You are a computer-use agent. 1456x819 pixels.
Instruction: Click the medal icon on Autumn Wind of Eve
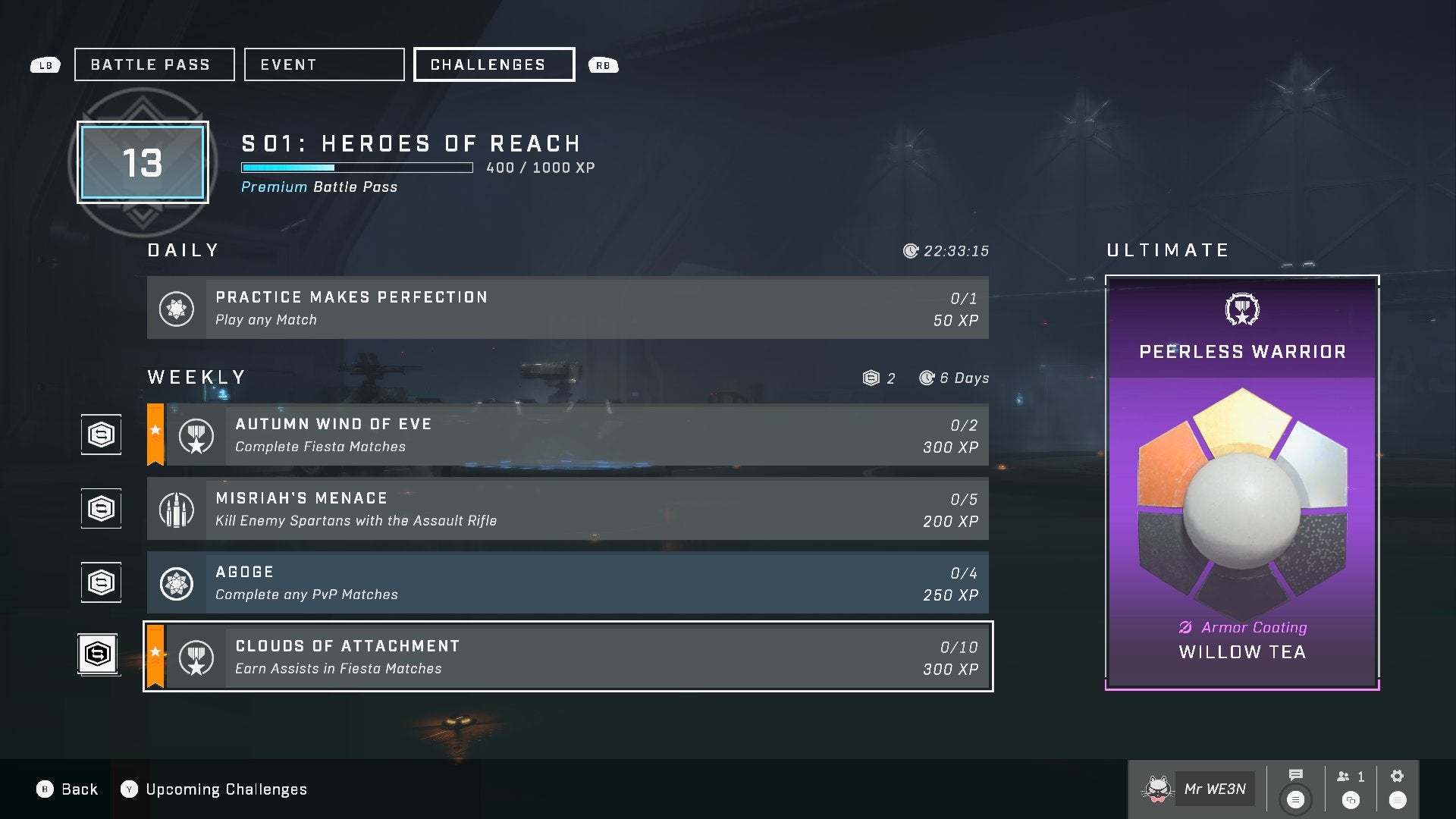[196, 435]
